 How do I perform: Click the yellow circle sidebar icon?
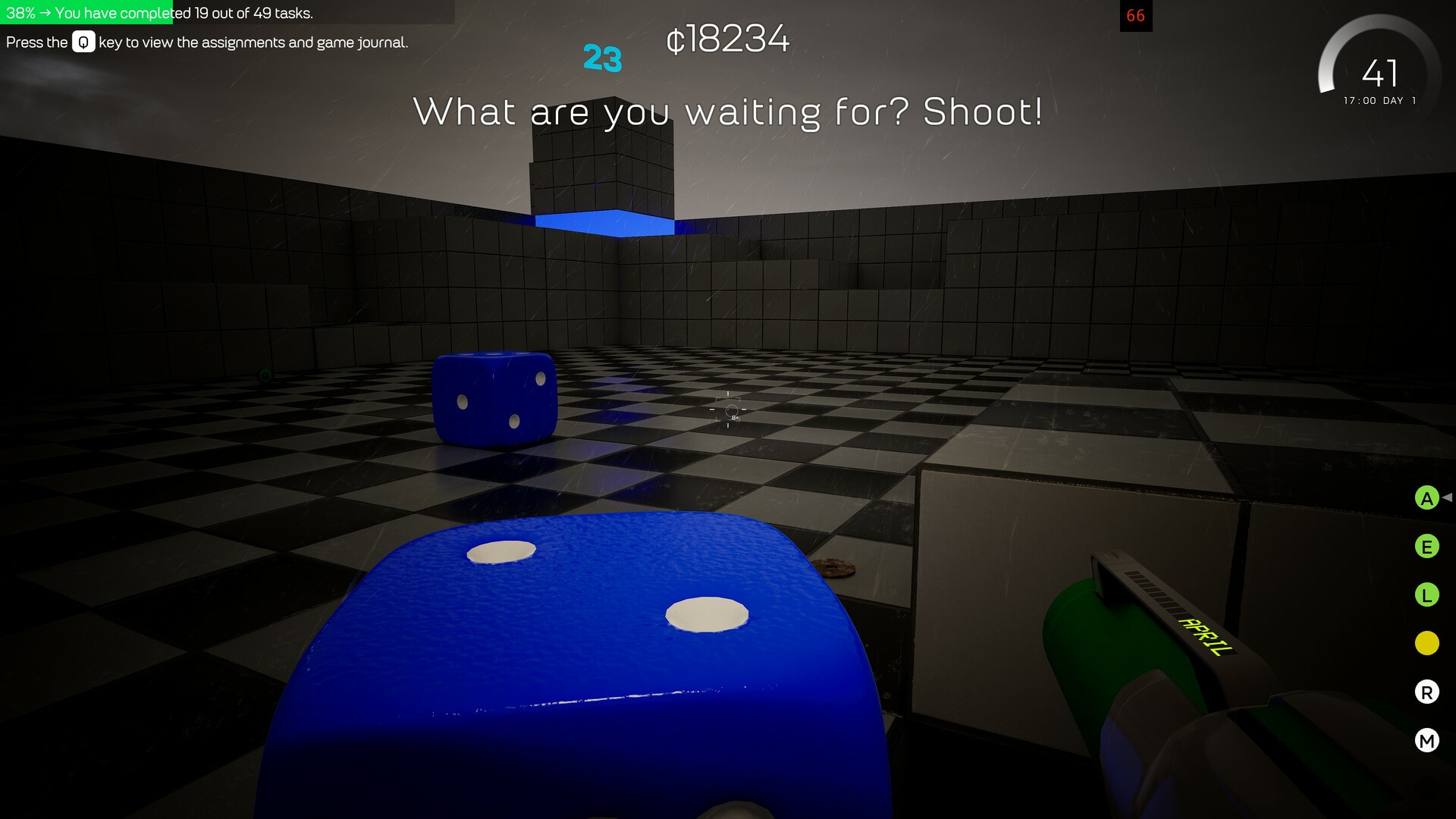[x=1427, y=643]
